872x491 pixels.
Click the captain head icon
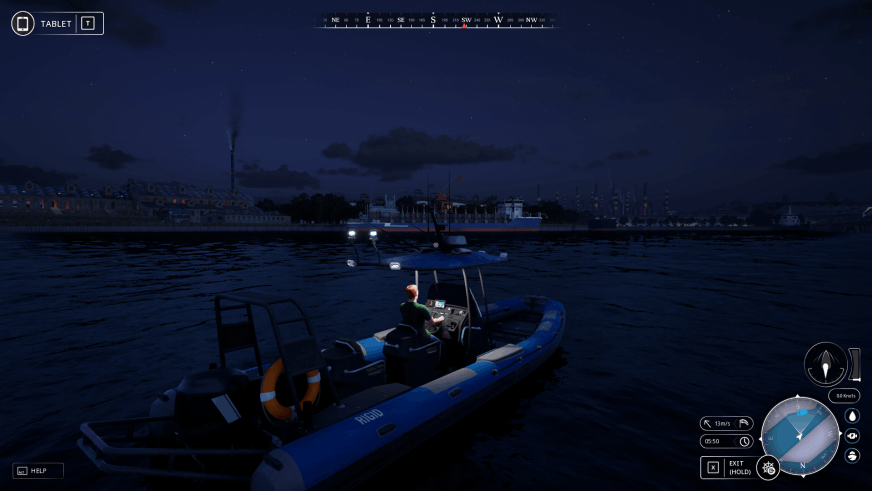click(x=852, y=456)
